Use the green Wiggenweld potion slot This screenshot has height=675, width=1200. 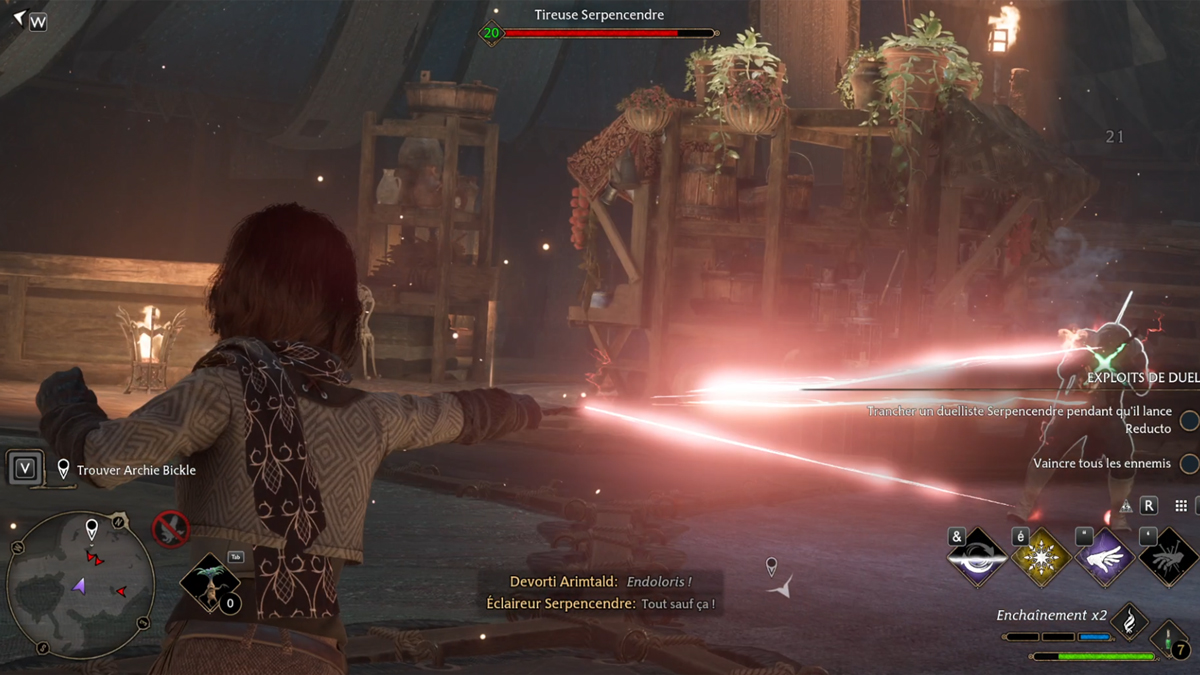click(x=1168, y=640)
